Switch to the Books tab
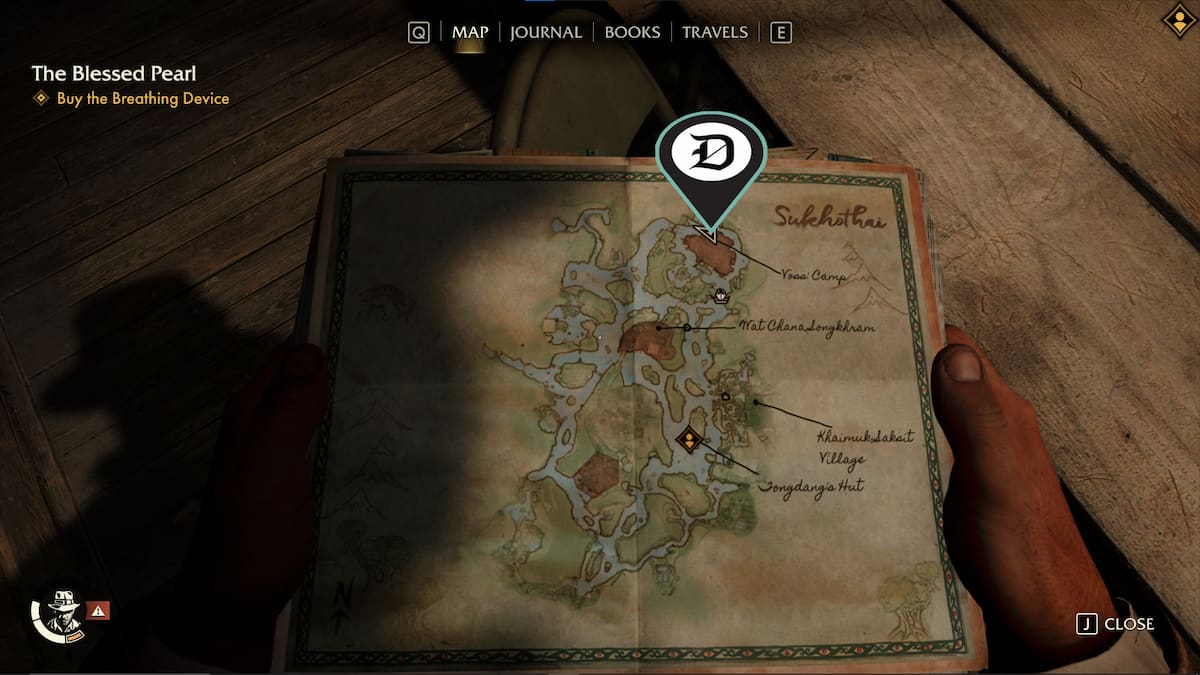This screenshot has width=1200, height=675. coord(632,32)
